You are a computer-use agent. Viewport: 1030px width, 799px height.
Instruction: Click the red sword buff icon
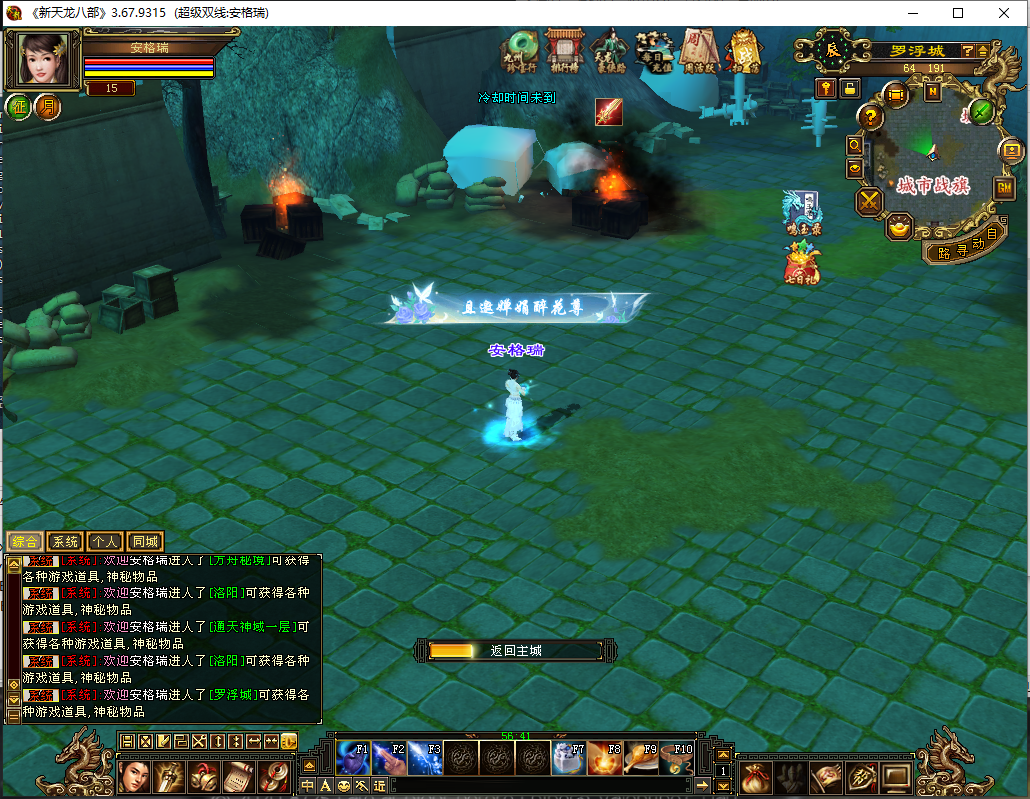[x=609, y=112]
